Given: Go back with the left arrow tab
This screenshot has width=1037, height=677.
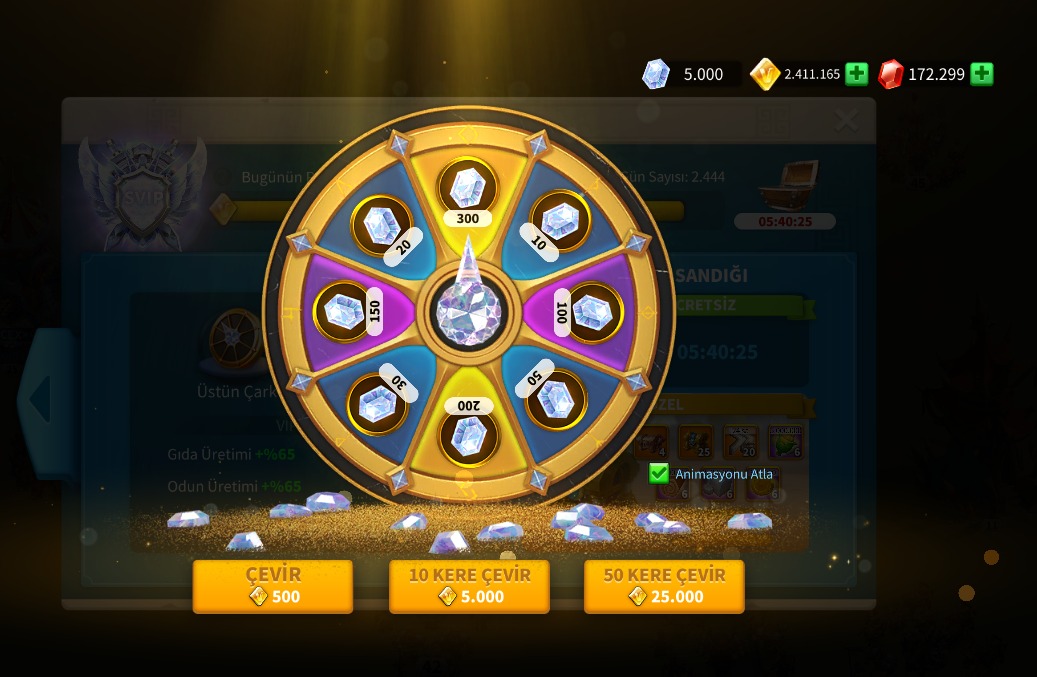Looking at the screenshot, I should point(42,401).
